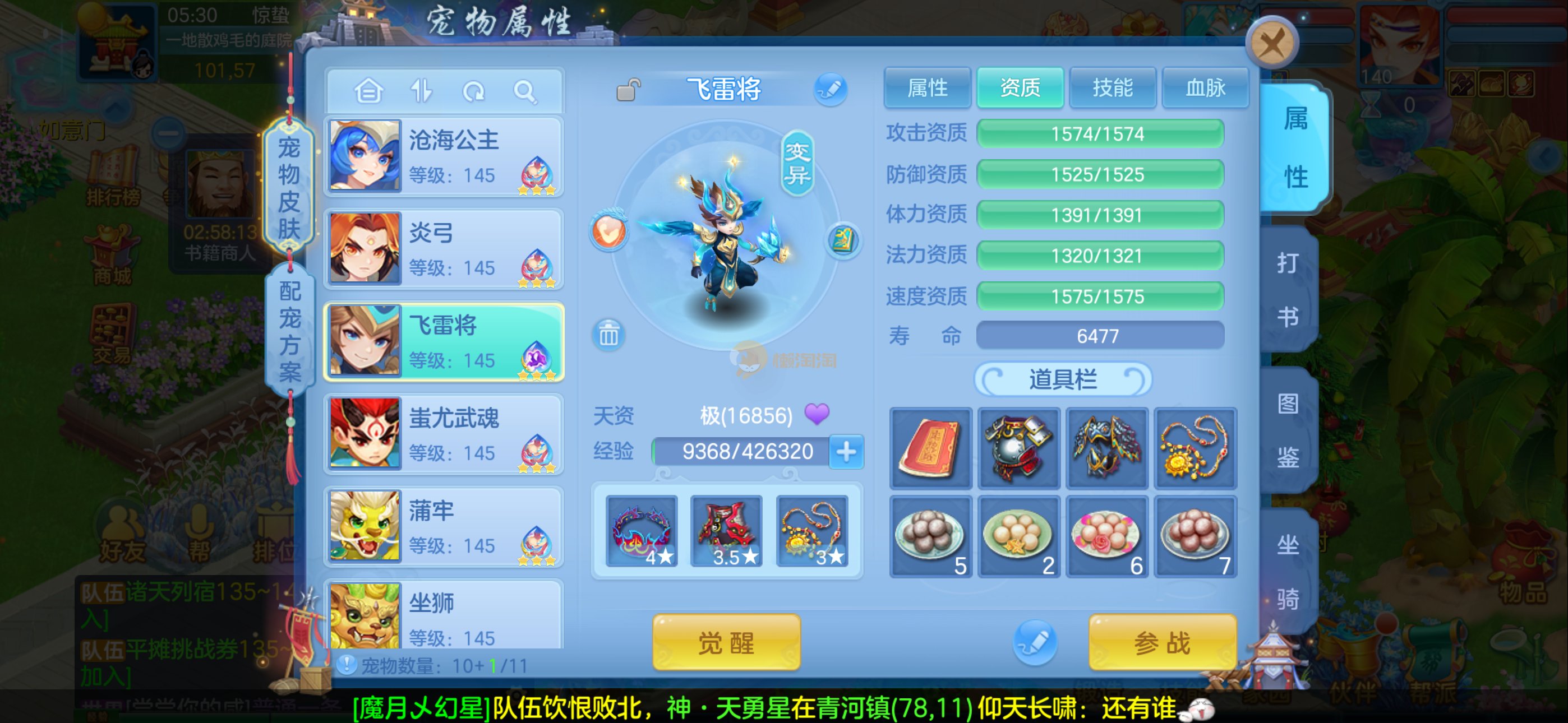The image size is (1568, 723).
Task: Add experience with the plus button
Action: tap(846, 452)
